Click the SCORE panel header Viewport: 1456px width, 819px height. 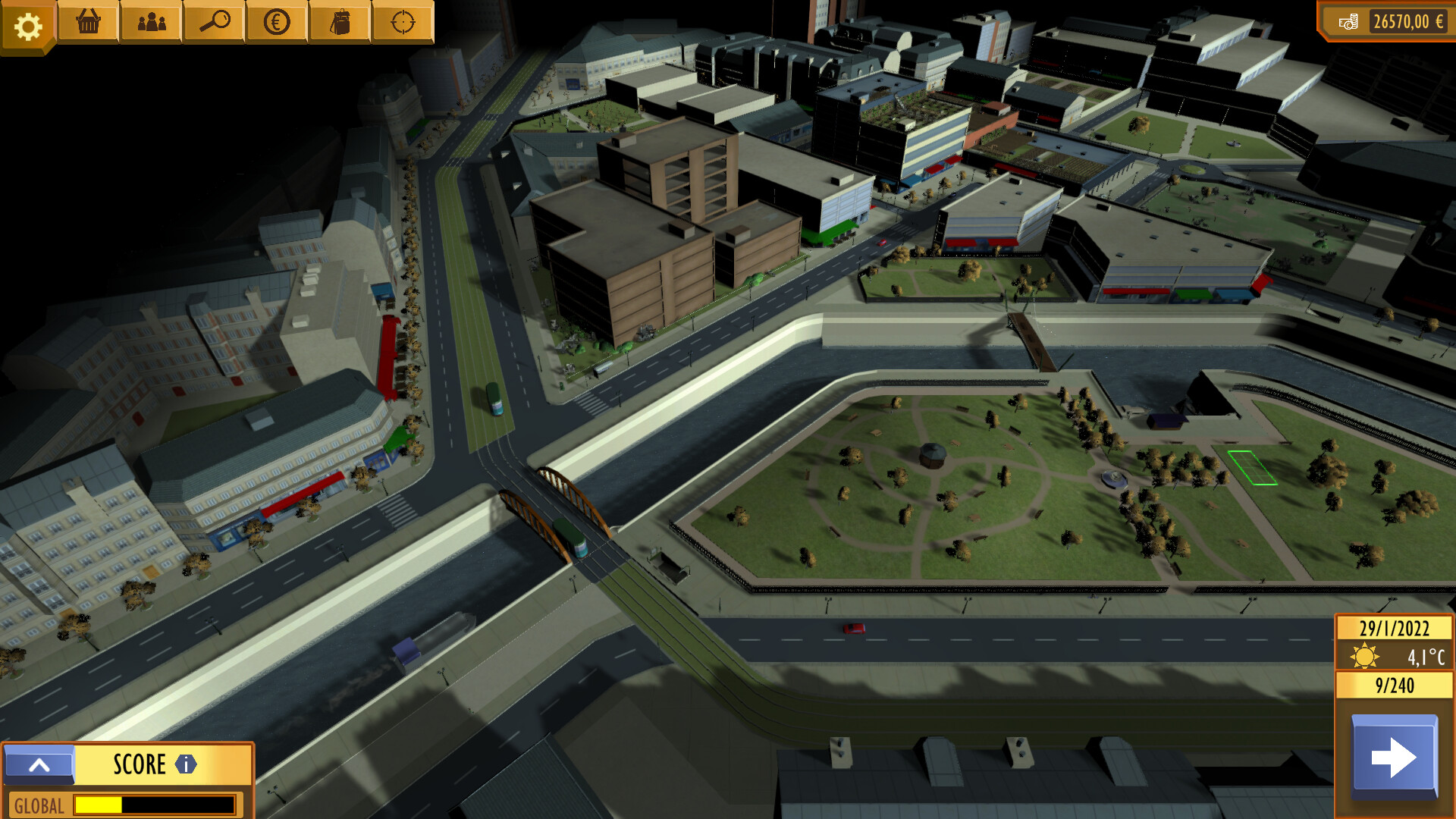tap(139, 764)
